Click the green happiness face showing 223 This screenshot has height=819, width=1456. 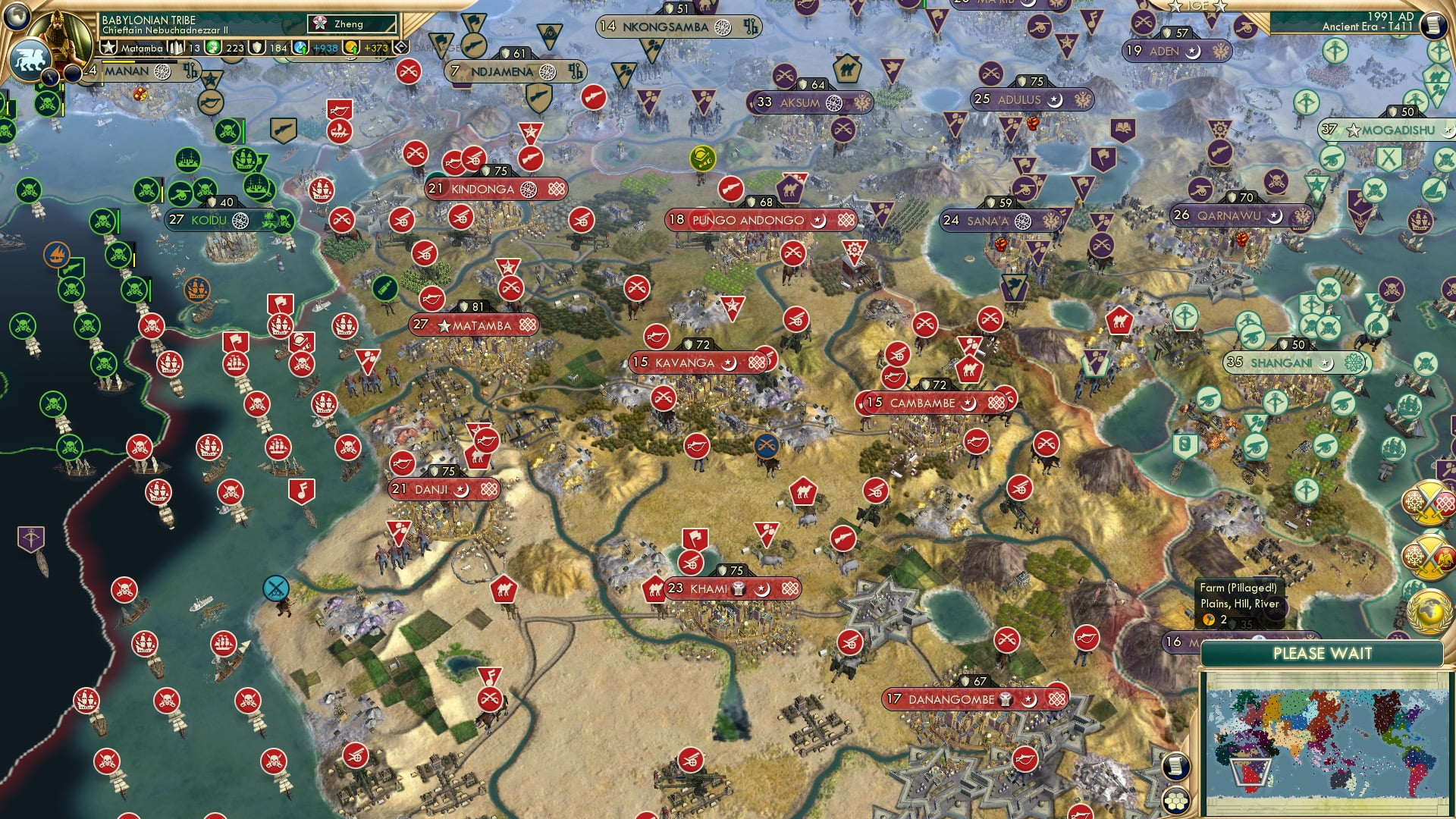coord(213,49)
